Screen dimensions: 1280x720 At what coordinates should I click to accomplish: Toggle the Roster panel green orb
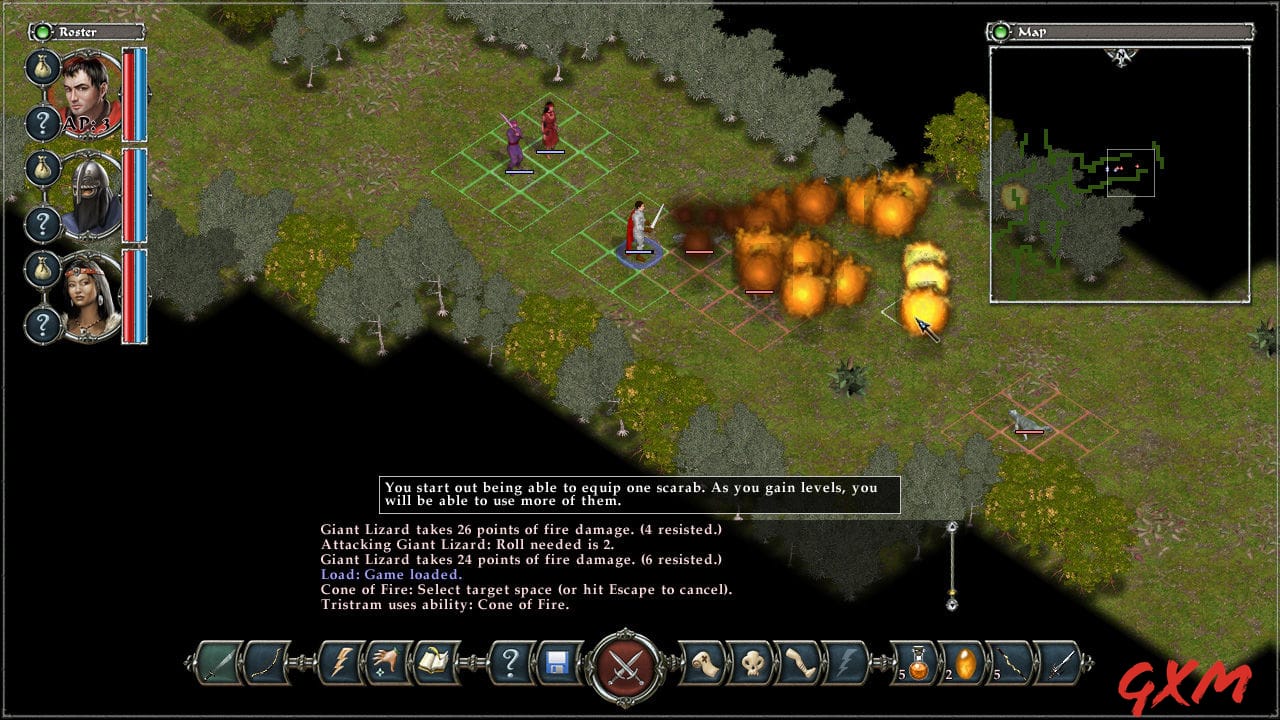pyautogui.click(x=43, y=31)
